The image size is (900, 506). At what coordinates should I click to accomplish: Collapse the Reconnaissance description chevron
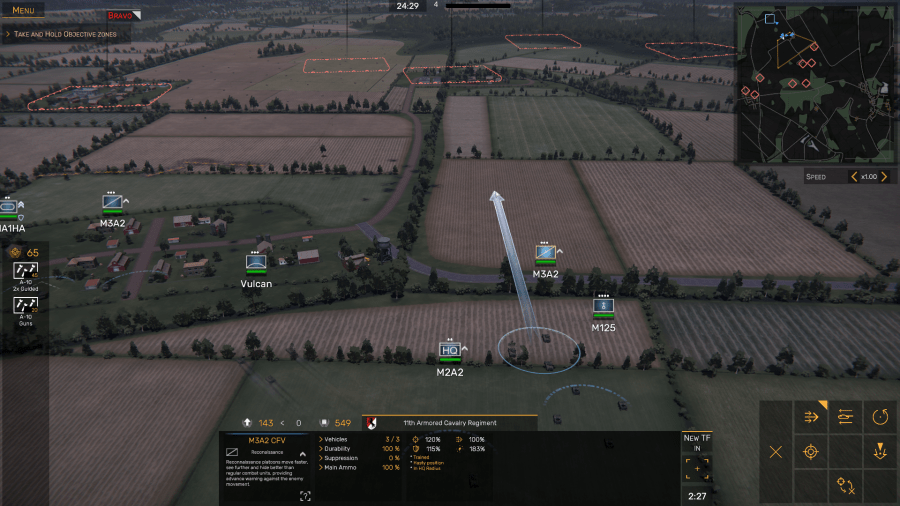302,453
